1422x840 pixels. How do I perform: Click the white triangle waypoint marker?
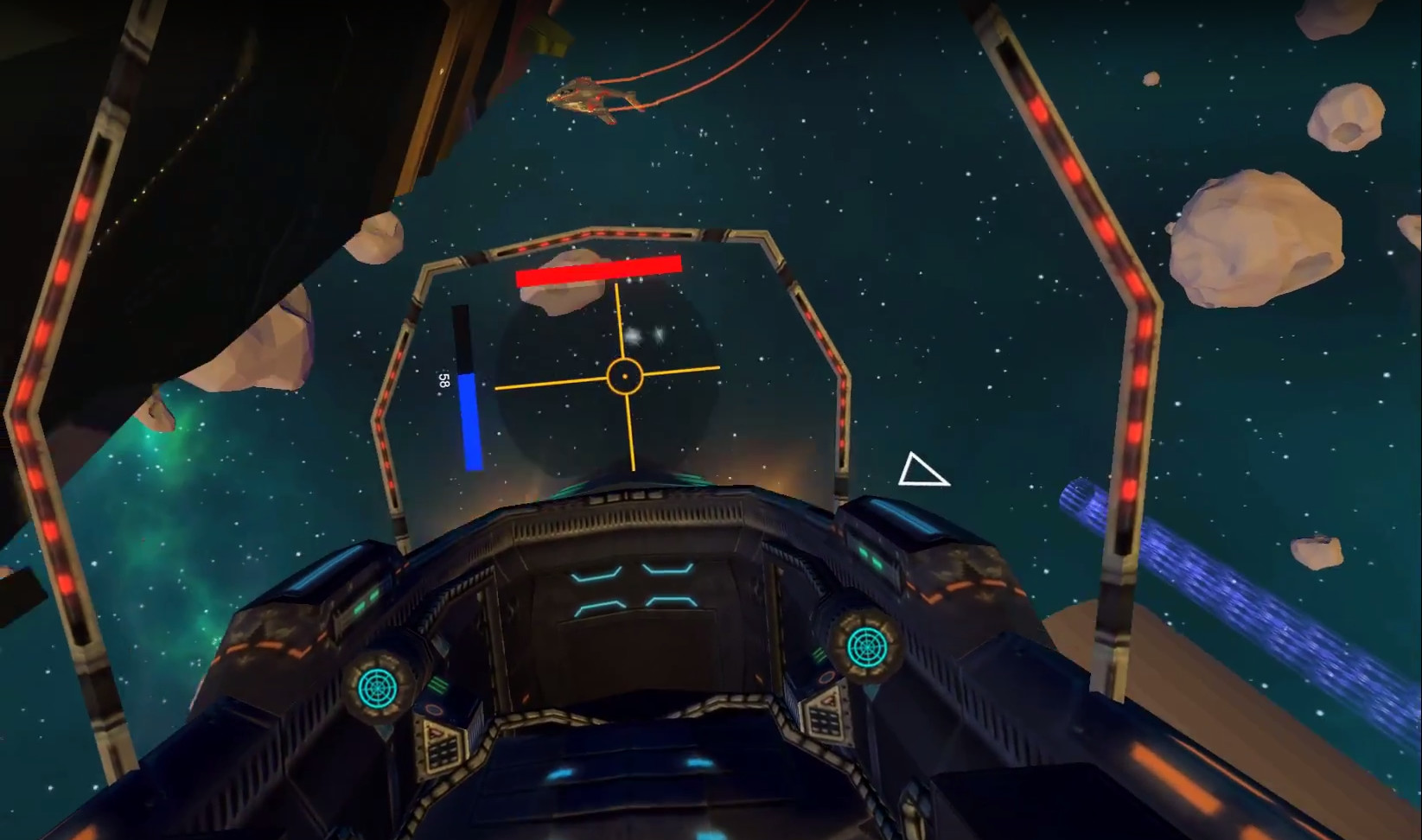pos(923,469)
